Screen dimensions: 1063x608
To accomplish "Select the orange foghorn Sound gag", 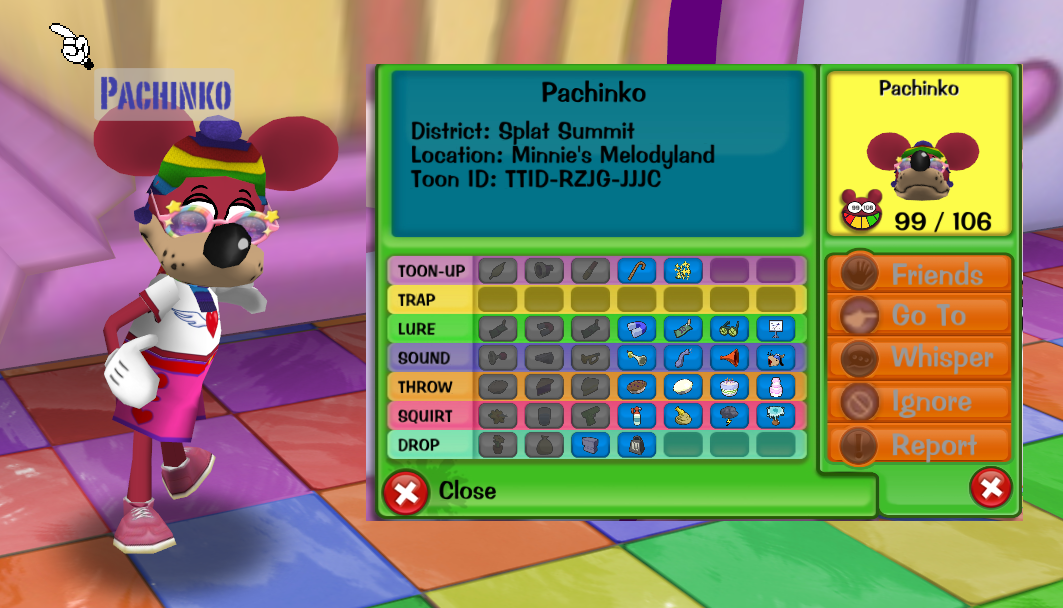I will point(729,357).
